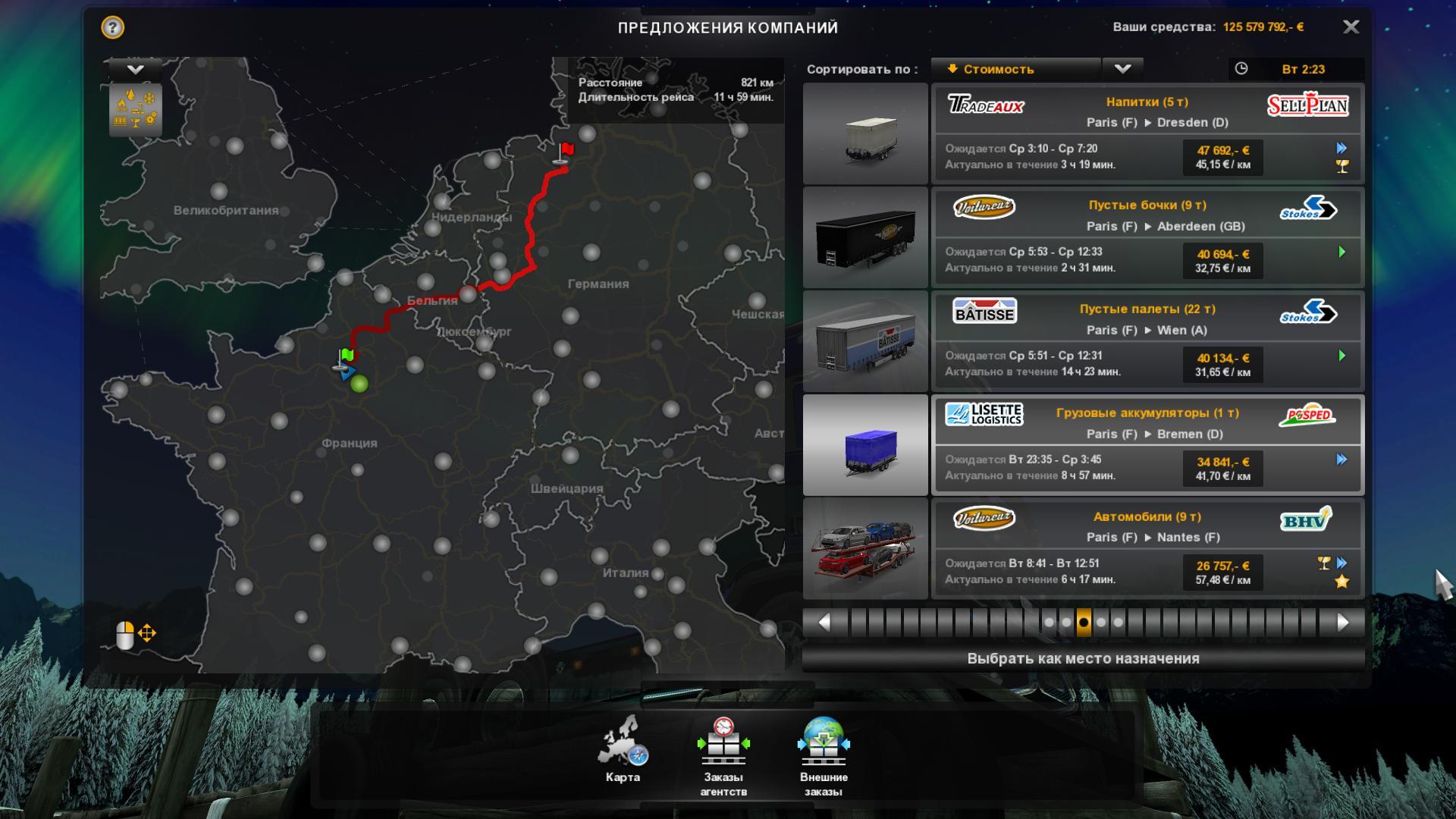Go to the previous page of offers

pos(824,623)
